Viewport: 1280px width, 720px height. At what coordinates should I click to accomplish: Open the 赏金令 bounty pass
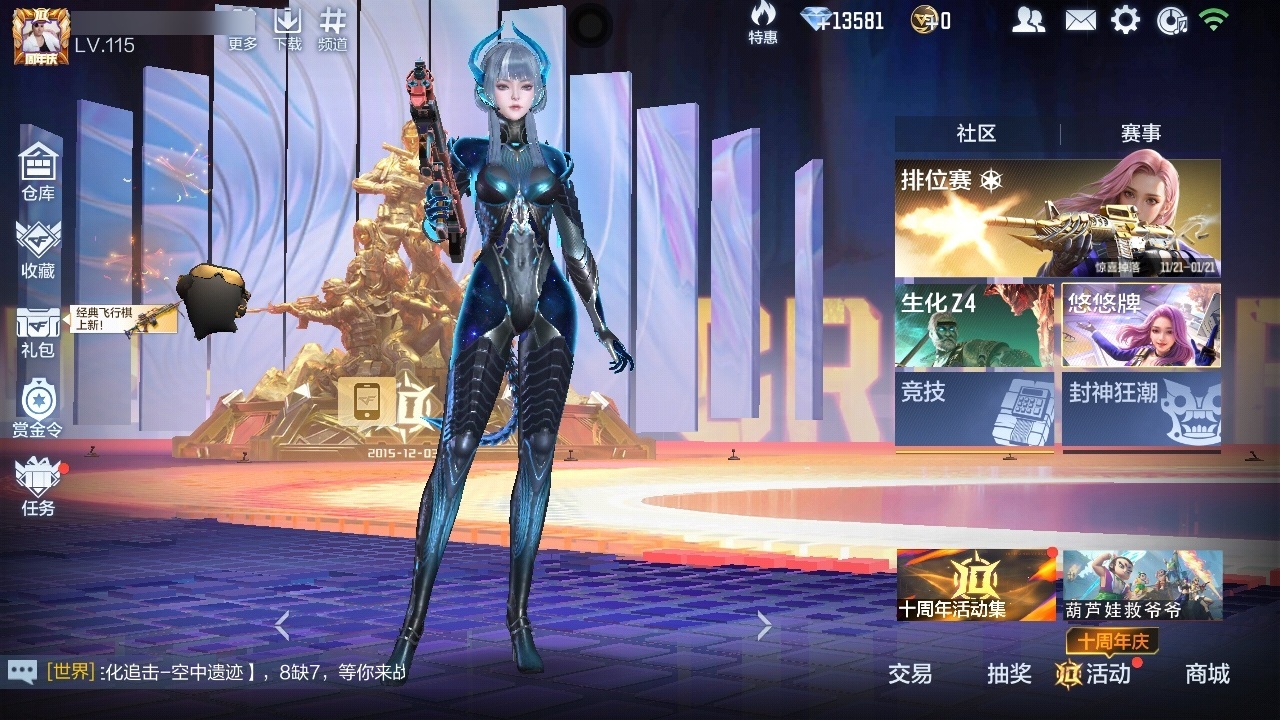pos(38,408)
